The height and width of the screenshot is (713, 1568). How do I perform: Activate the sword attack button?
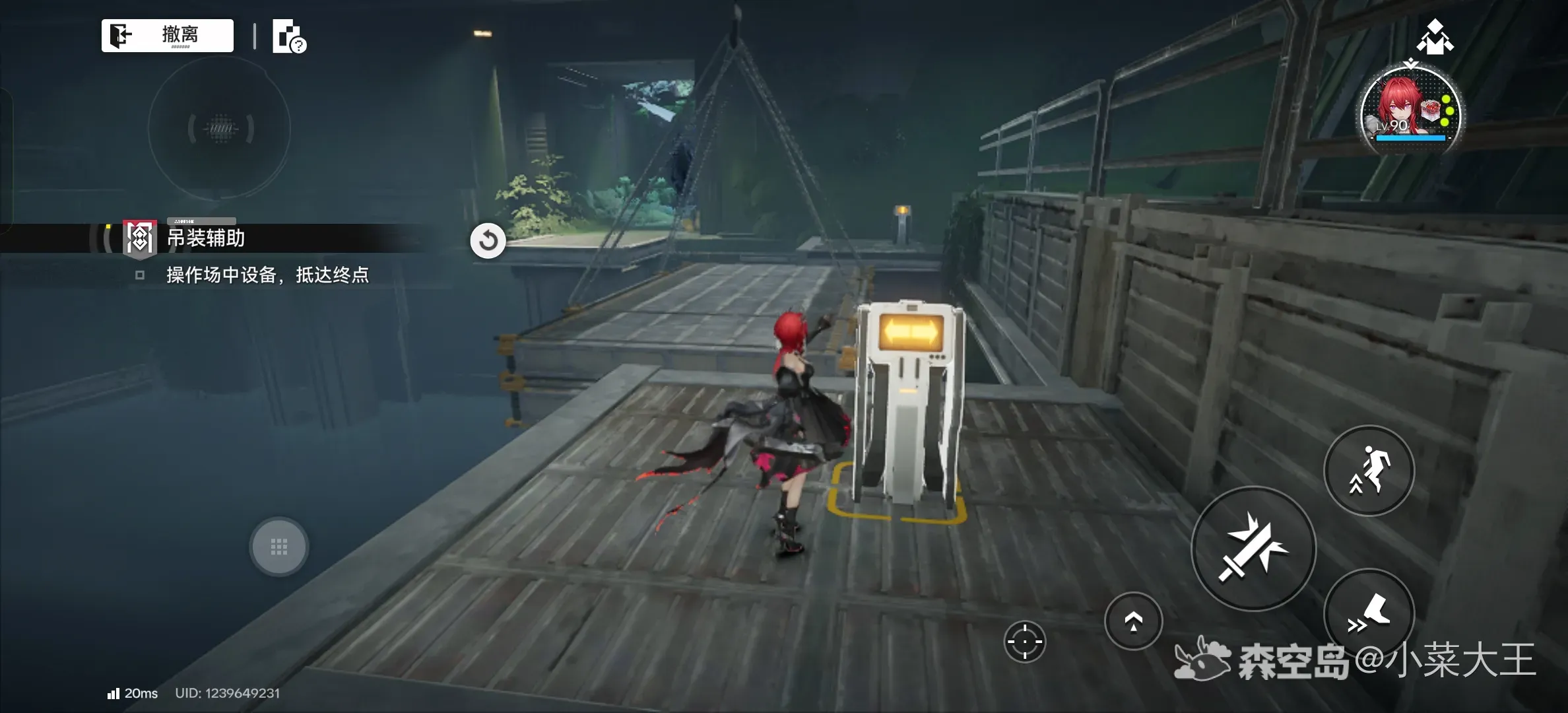pyautogui.click(x=1253, y=549)
